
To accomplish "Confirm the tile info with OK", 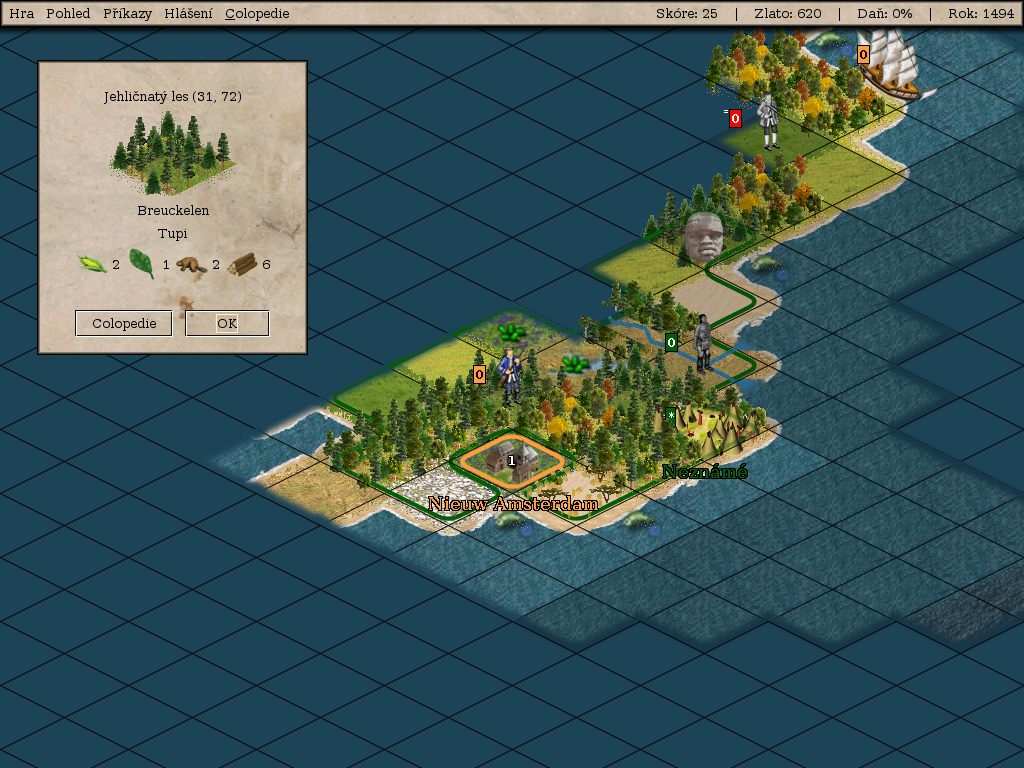I will pos(227,324).
